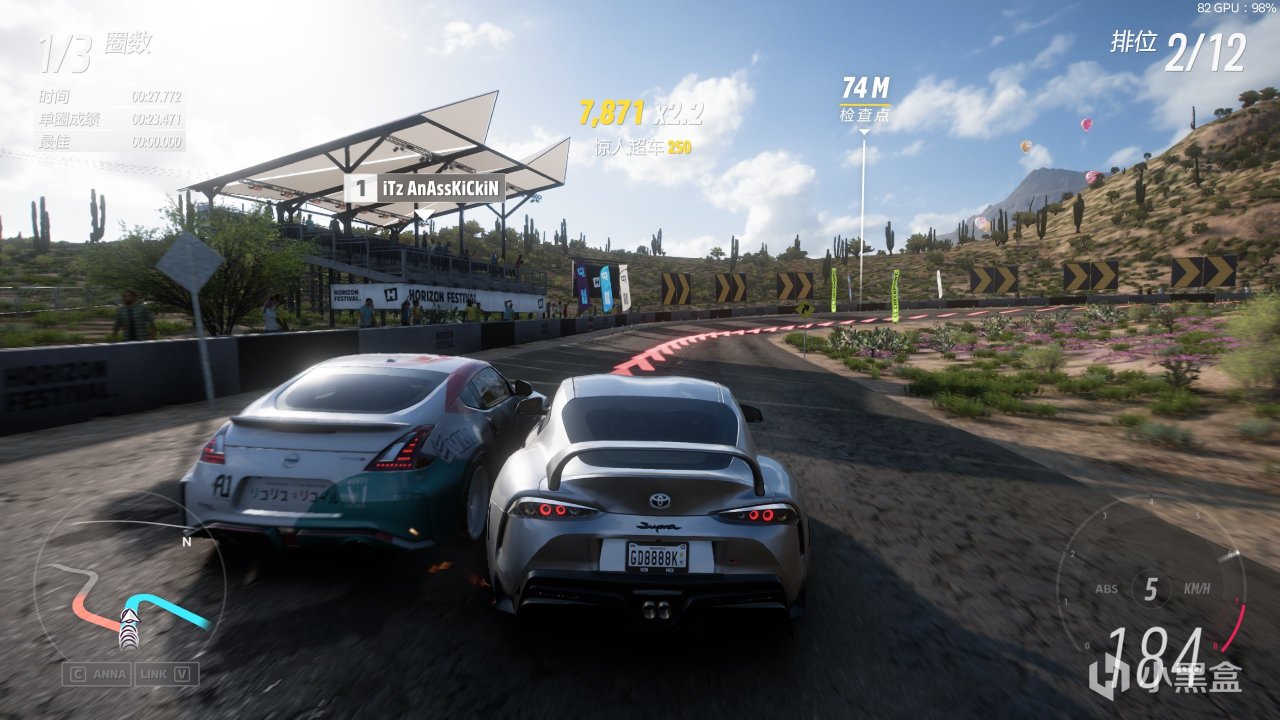Open the ANNA assistant
Viewport: 1280px width, 720px height.
pos(97,674)
